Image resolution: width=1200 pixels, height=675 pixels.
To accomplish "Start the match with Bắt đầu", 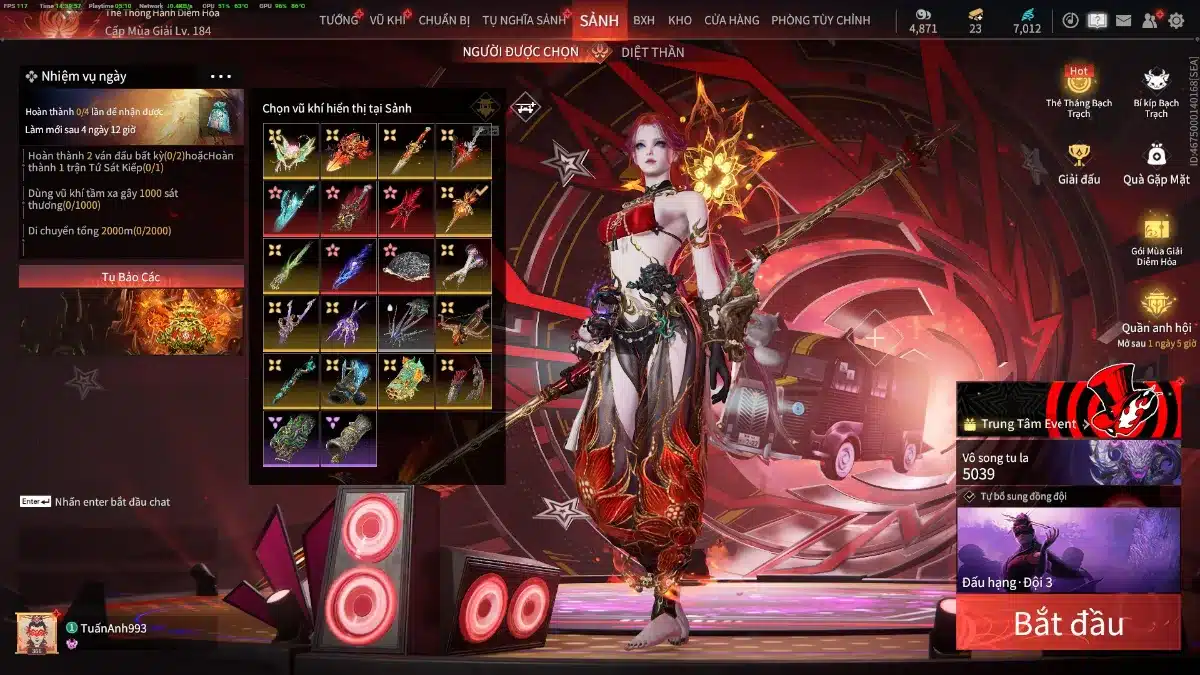I will 1068,624.
